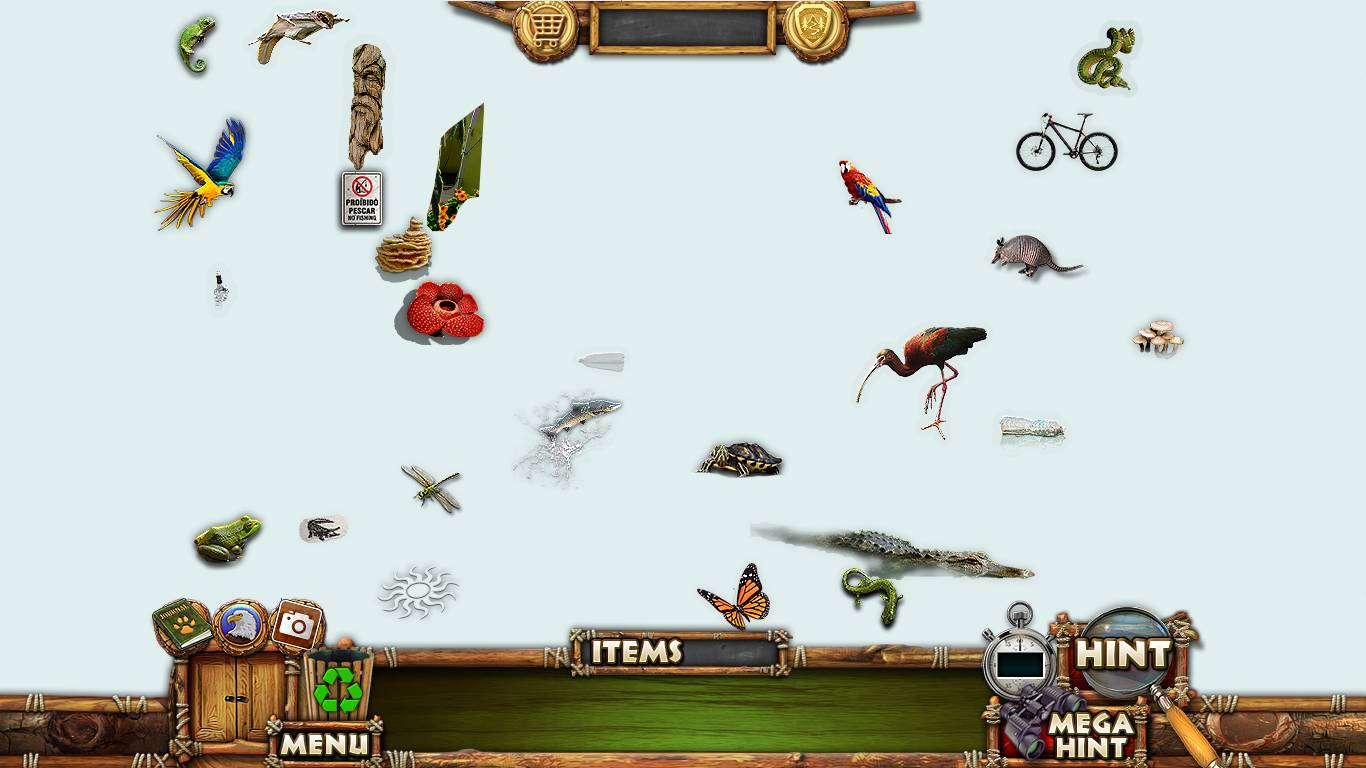Open the camera photo button
Viewport: 1366px width, 768px height.
pos(297,626)
